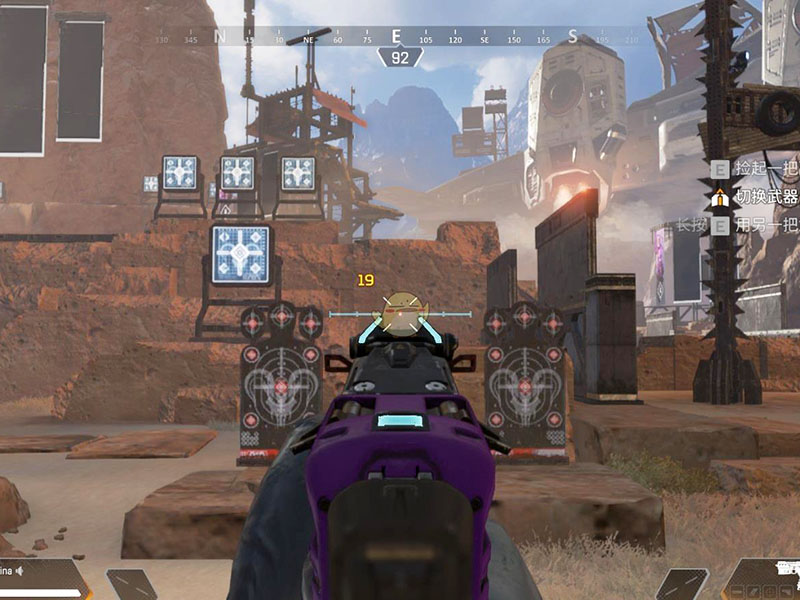Click the compass heading bar
The image size is (800, 600).
(x=398, y=38)
